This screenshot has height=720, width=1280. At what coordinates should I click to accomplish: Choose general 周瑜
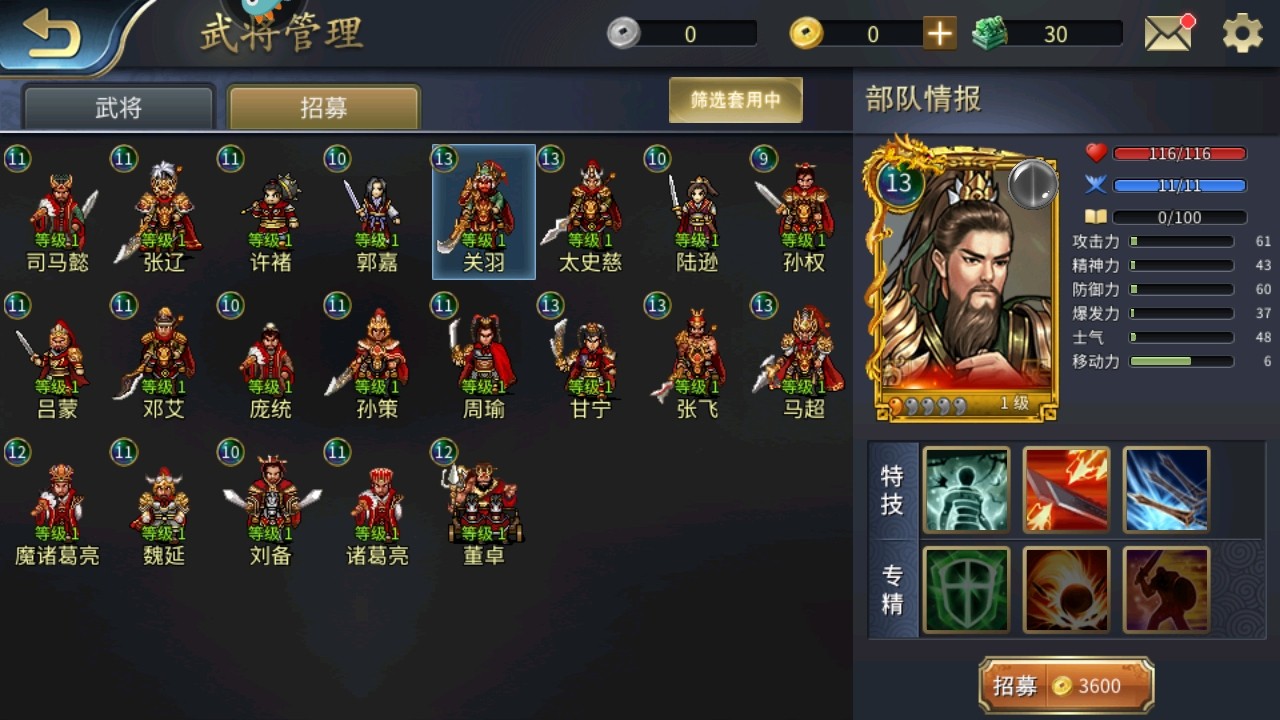tap(484, 358)
